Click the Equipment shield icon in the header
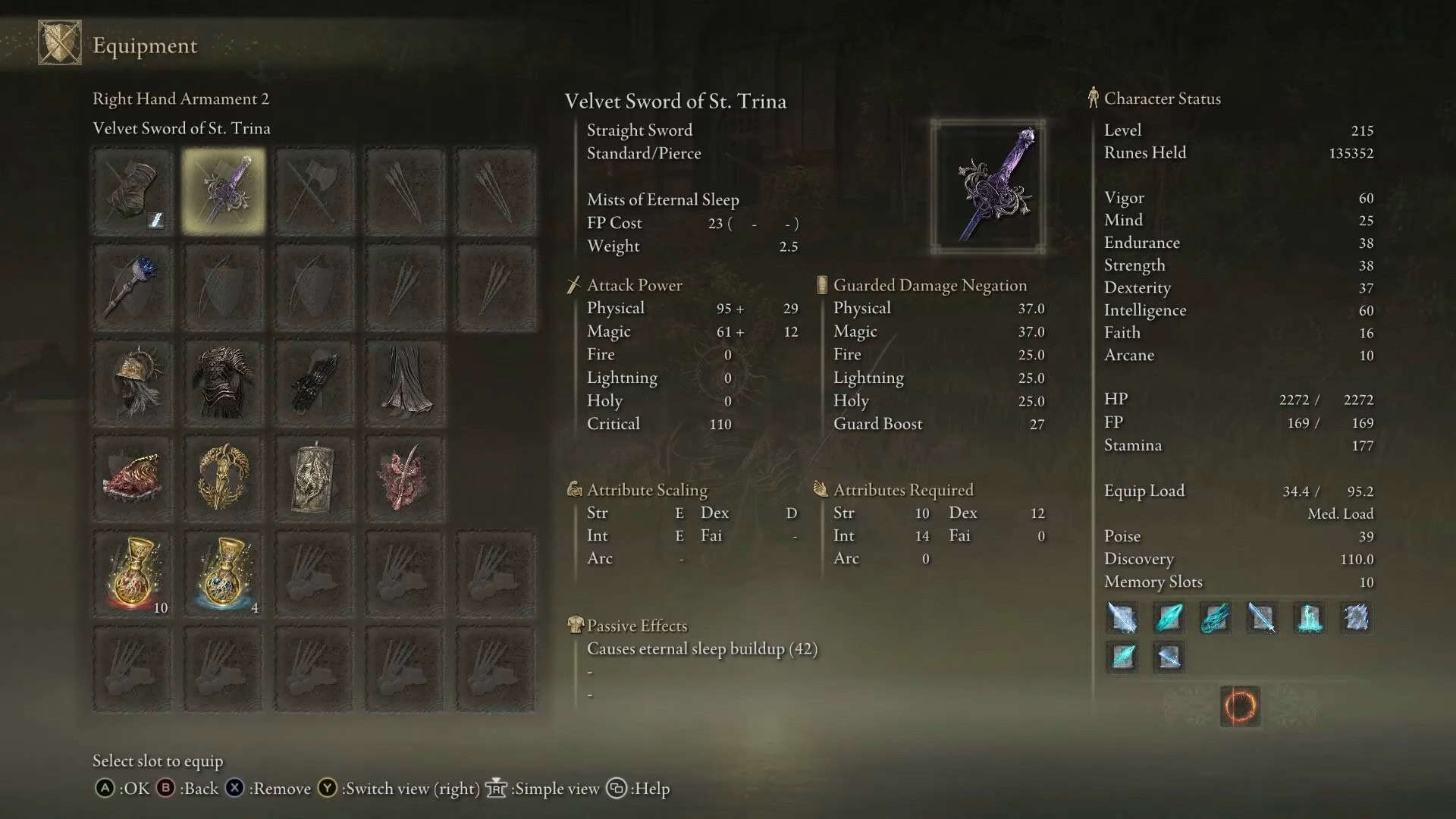Screen dimensions: 1456x819 58,44
